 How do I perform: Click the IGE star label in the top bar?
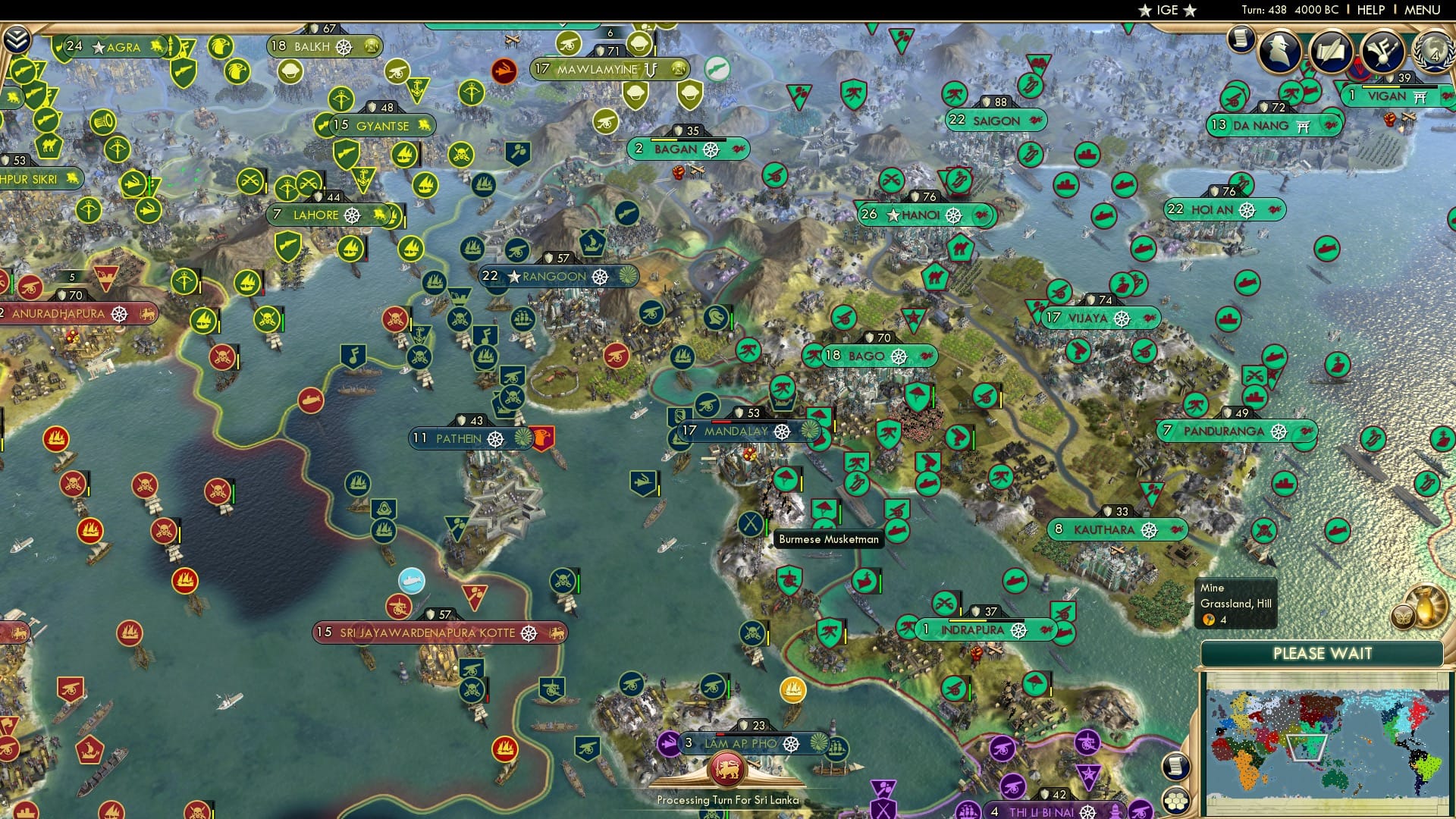pyautogui.click(x=1168, y=10)
